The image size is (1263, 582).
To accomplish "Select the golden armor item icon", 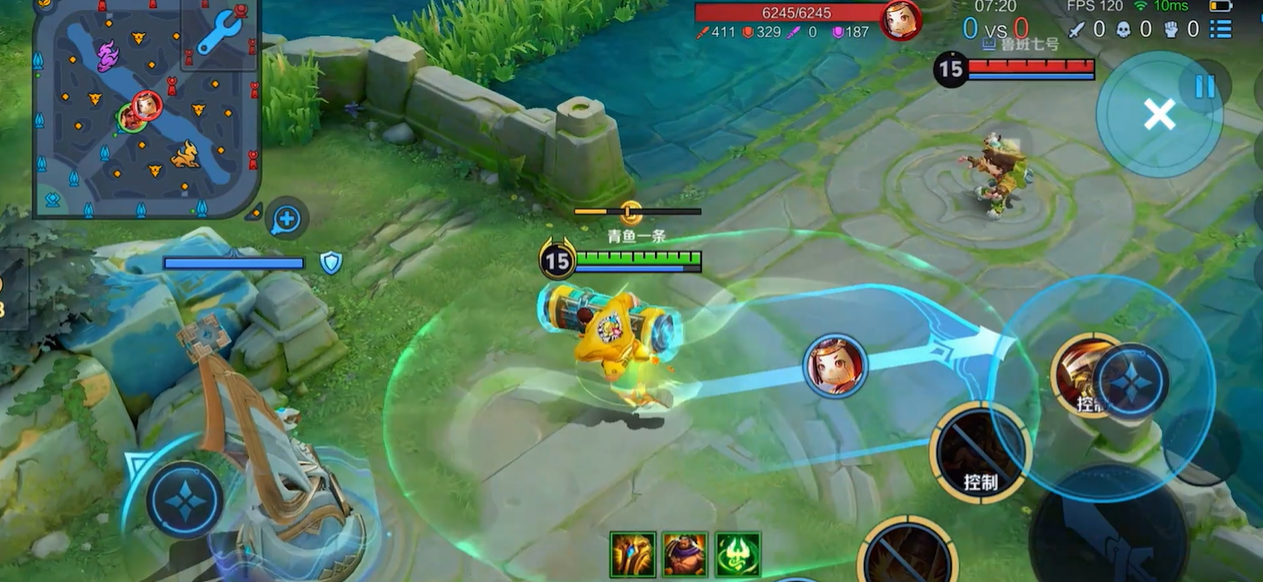I will (633, 554).
